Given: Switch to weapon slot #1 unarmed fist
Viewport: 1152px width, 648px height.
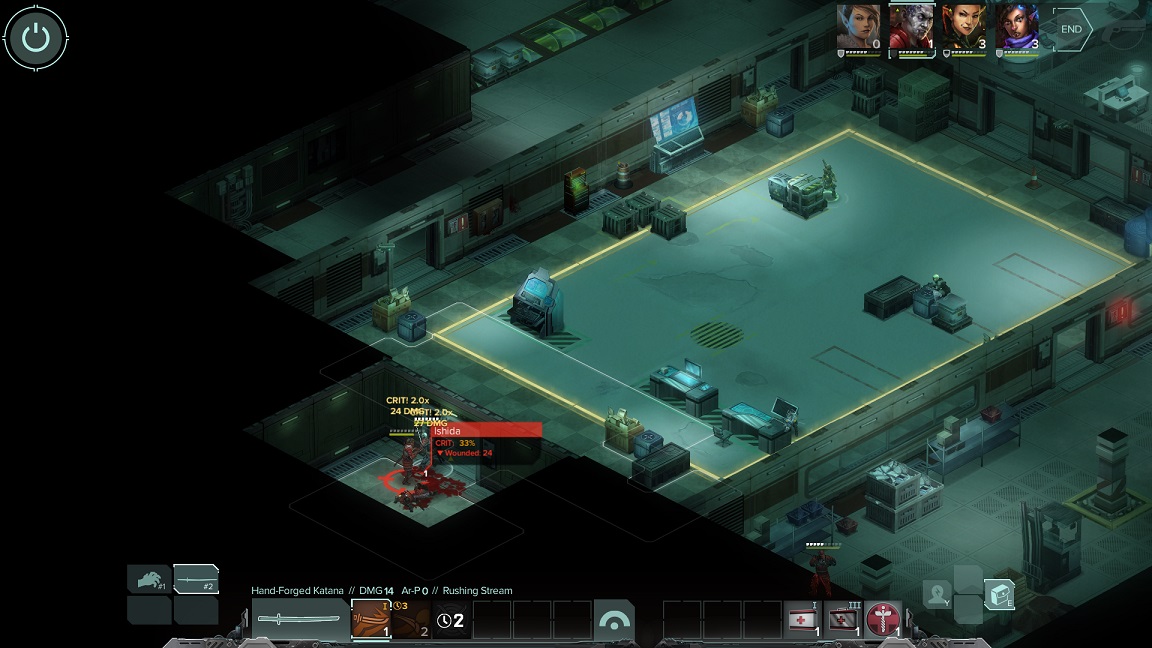Looking at the screenshot, I should pos(148,579).
